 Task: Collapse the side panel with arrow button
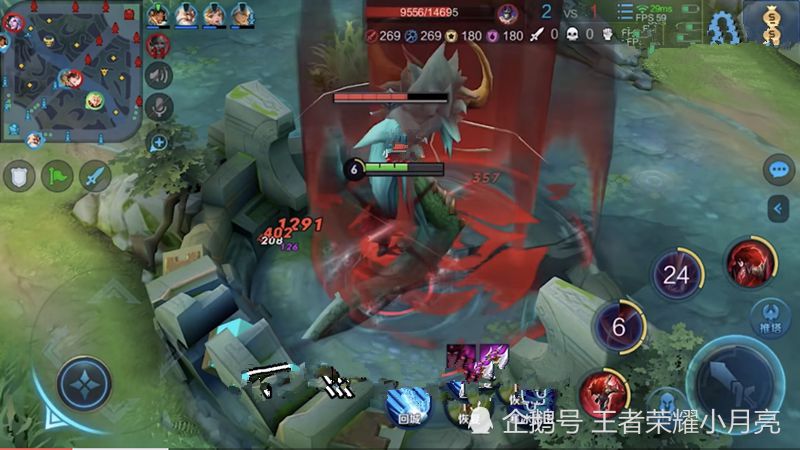779,208
